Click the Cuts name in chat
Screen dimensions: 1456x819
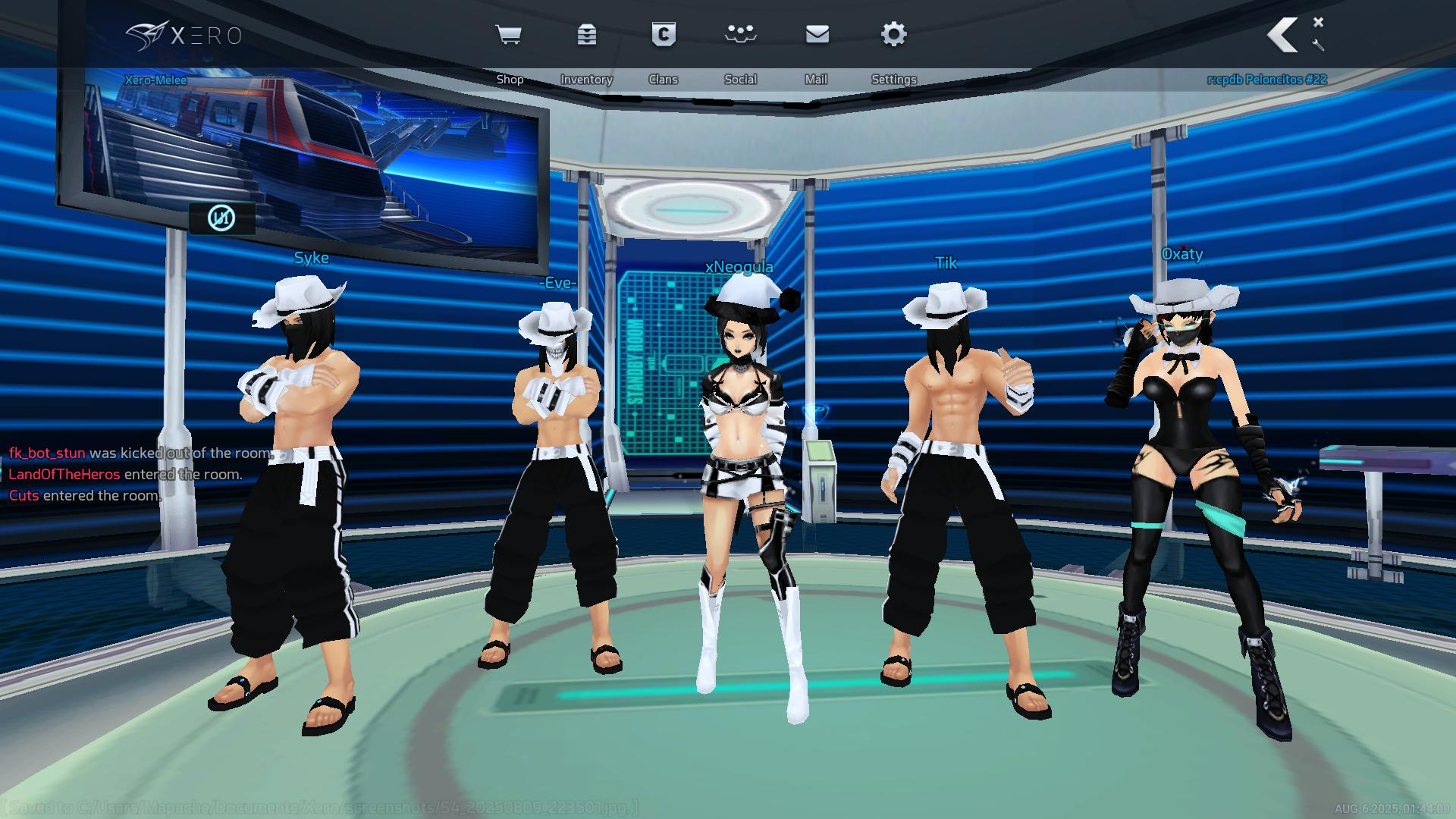24,496
